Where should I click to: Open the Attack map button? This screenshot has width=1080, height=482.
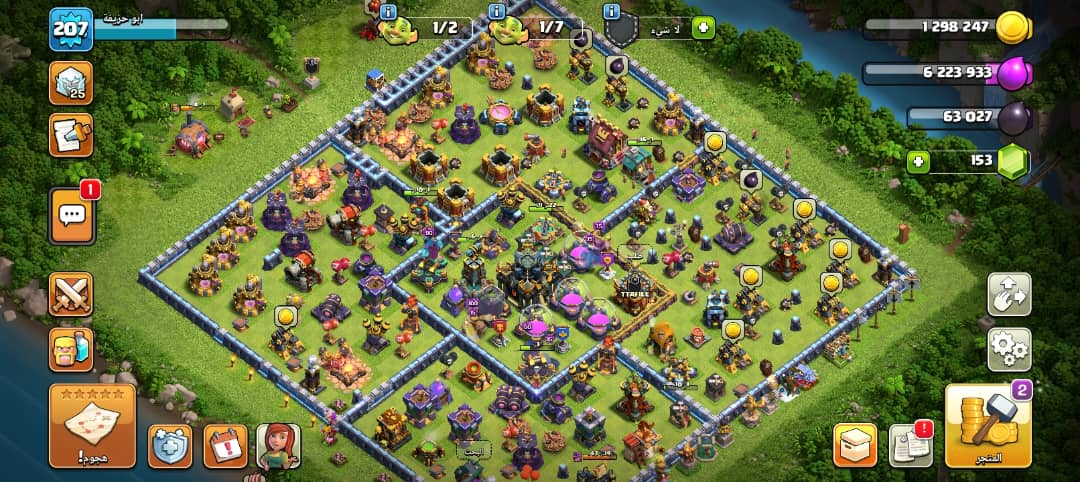point(92,425)
